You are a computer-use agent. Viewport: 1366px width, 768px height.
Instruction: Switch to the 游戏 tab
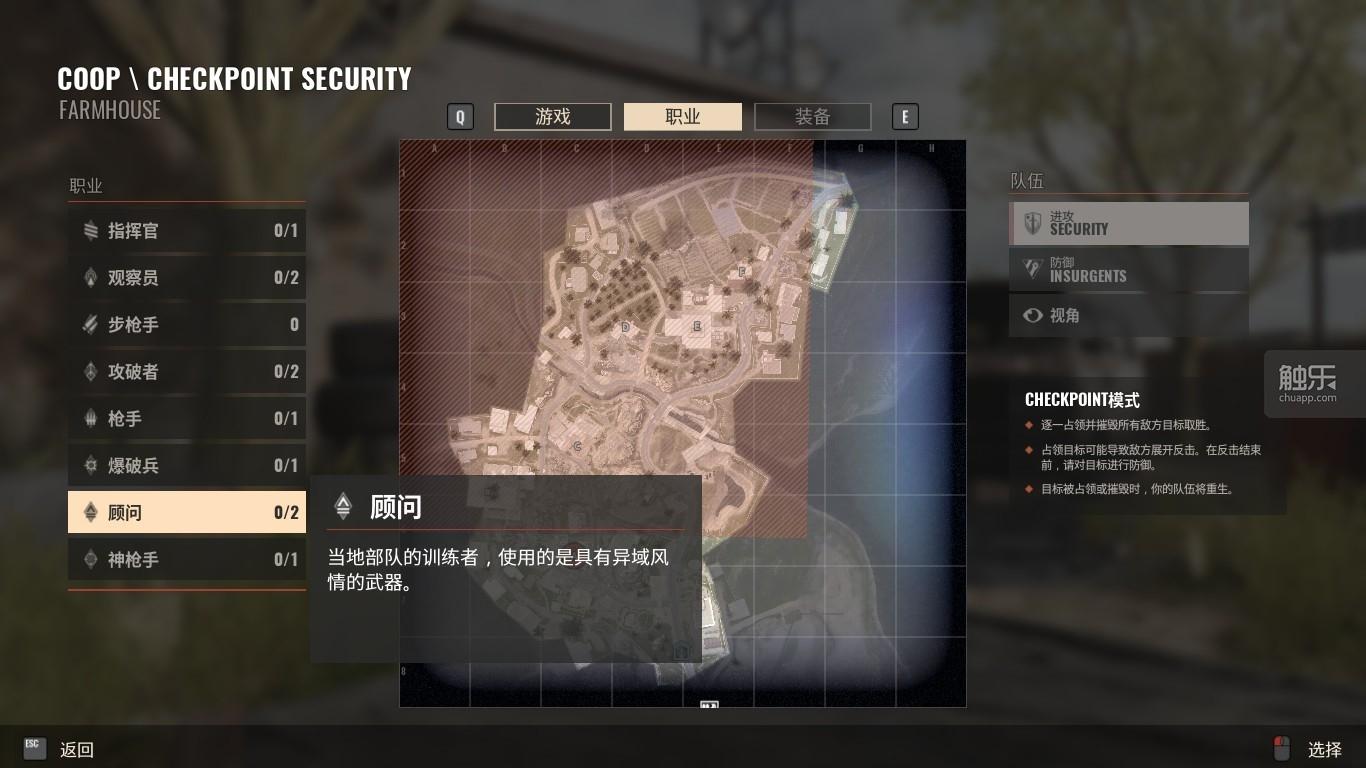tap(552, 116)
